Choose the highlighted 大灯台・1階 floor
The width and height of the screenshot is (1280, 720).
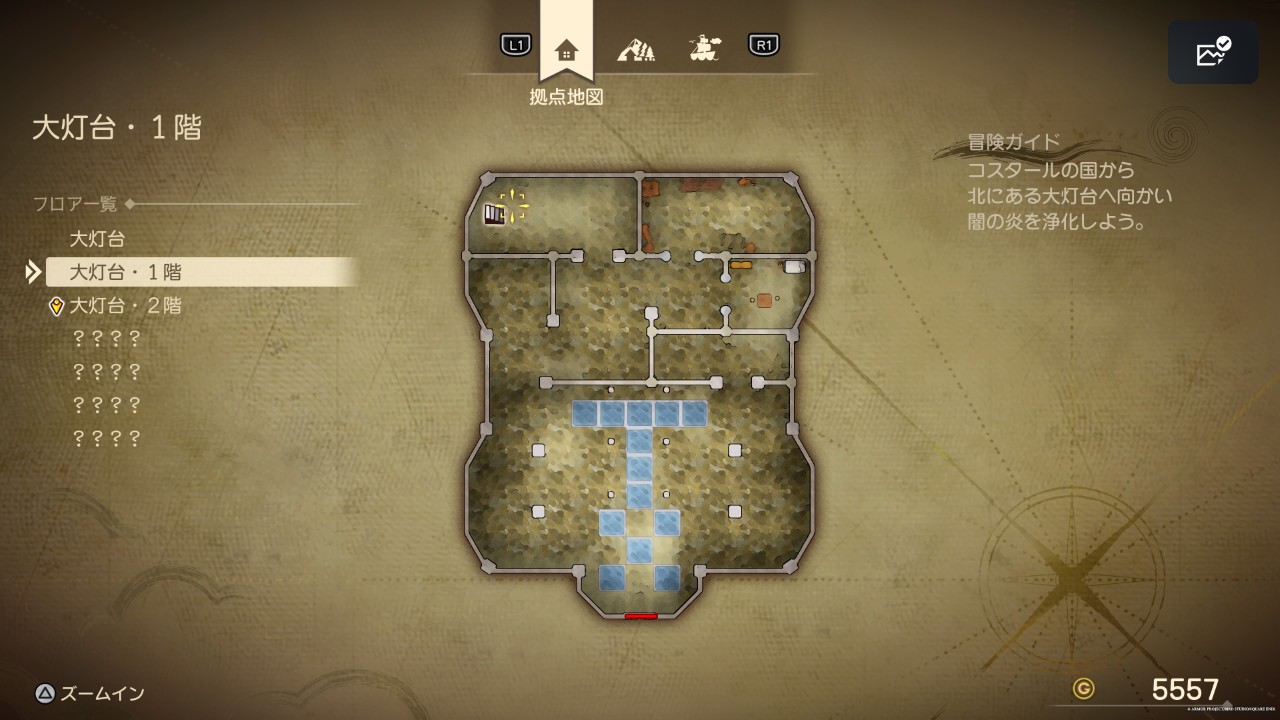pyautogui.click(x=125, y=272)
